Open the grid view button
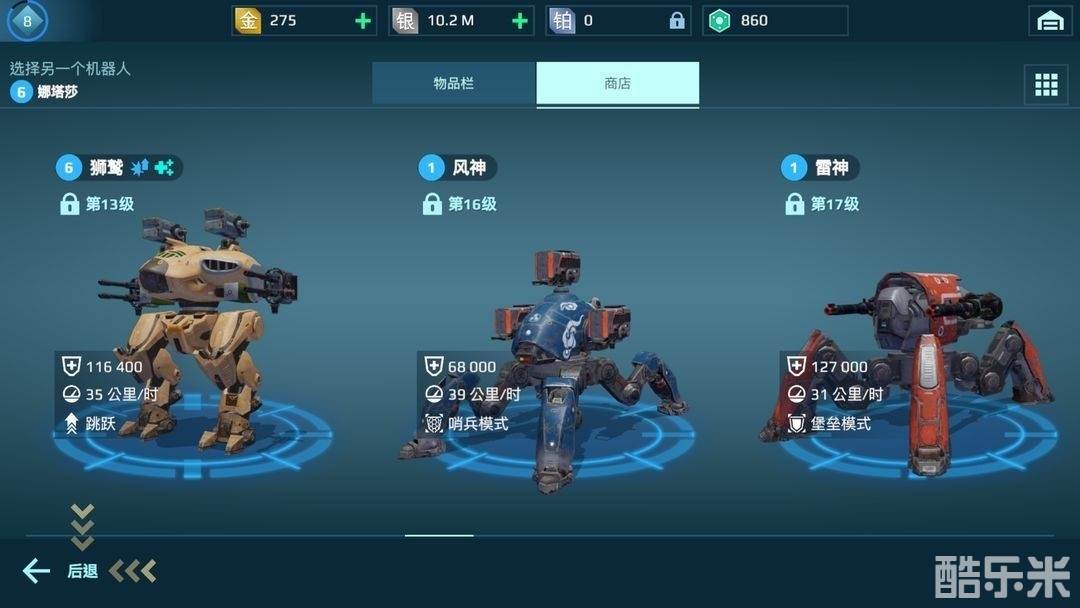Image resolution: width=1080 pixels, height=608 pixels. pos(1046,85)
